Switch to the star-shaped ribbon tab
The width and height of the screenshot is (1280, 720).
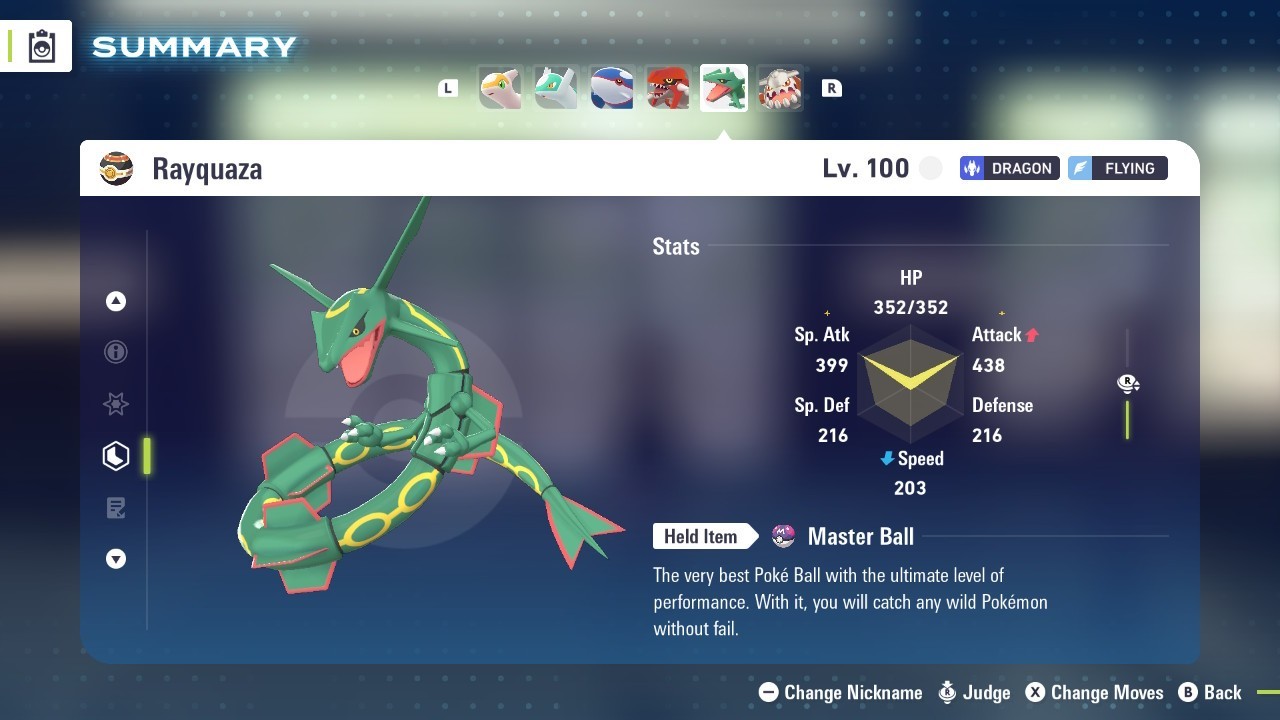tap(116, 404)
